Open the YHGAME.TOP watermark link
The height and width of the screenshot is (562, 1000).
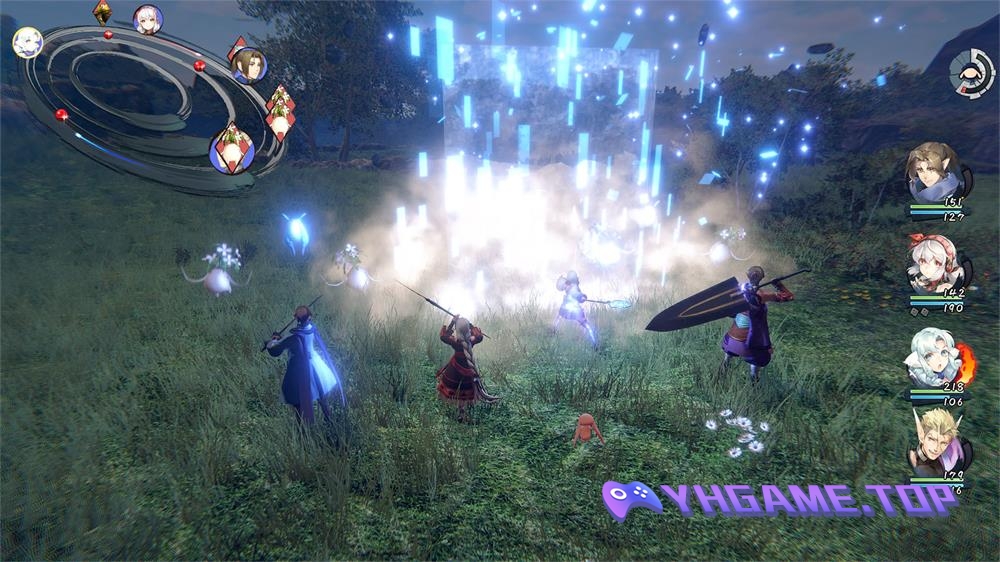(780, 497)
